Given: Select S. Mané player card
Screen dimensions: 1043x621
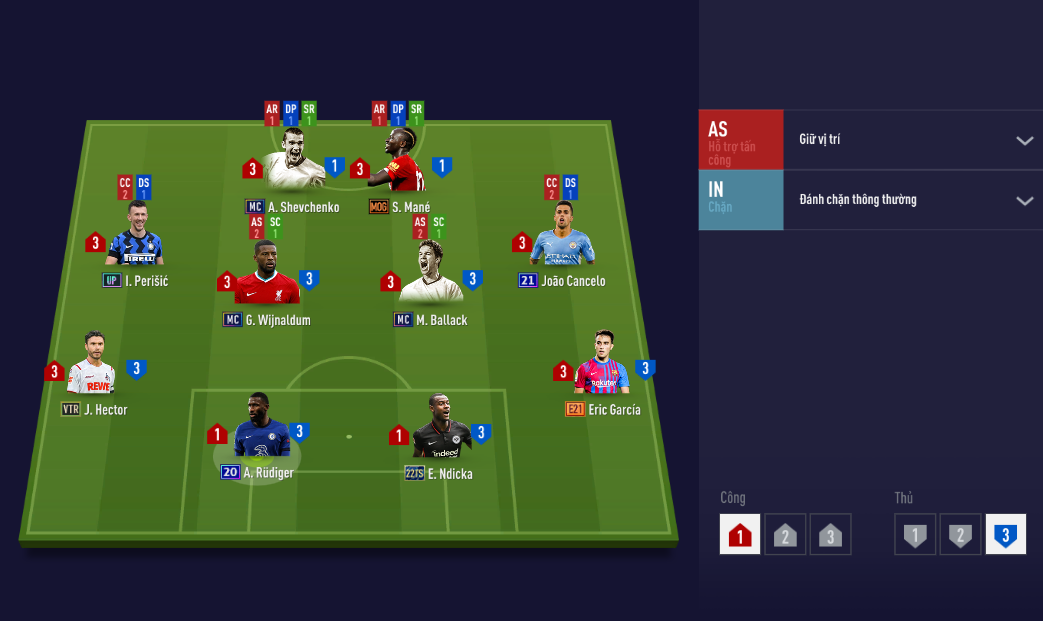Looking at the screenshot, I should pos(399,160).
